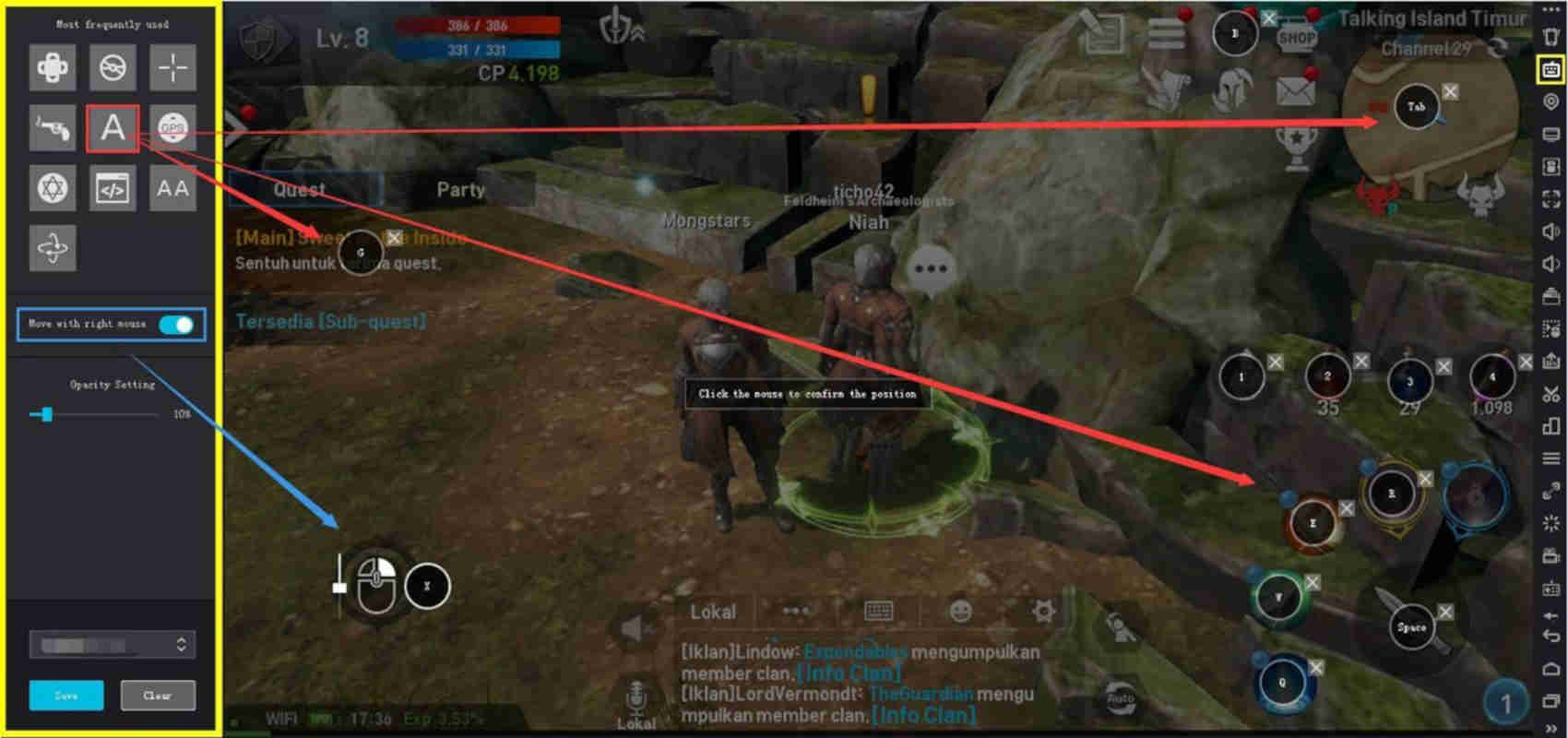1568x738 pixels.
Task: Select the directional pad movement mapping tool
Action: [53, 67]
